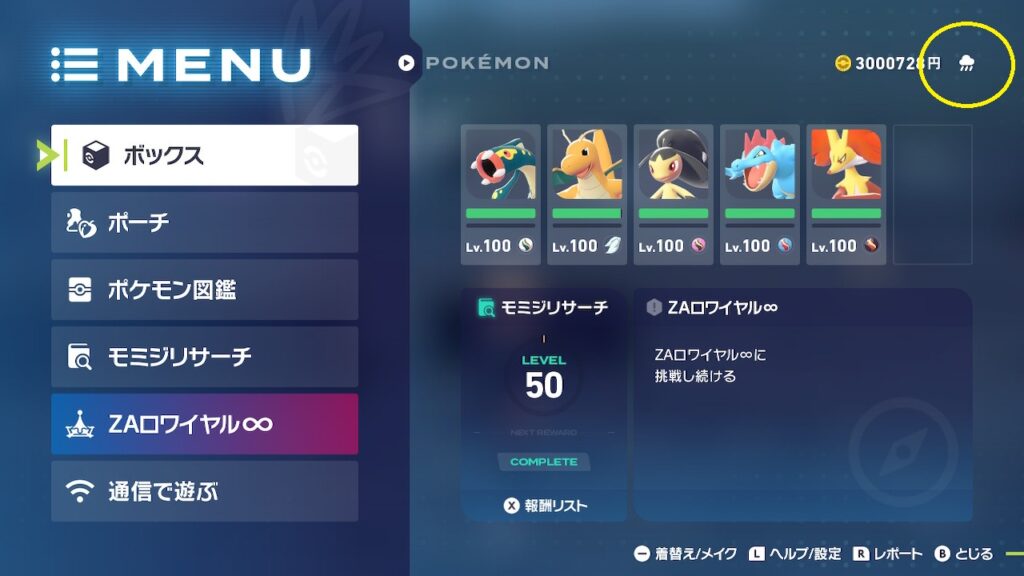Choose the Dragonite party slot

(587, 194)
